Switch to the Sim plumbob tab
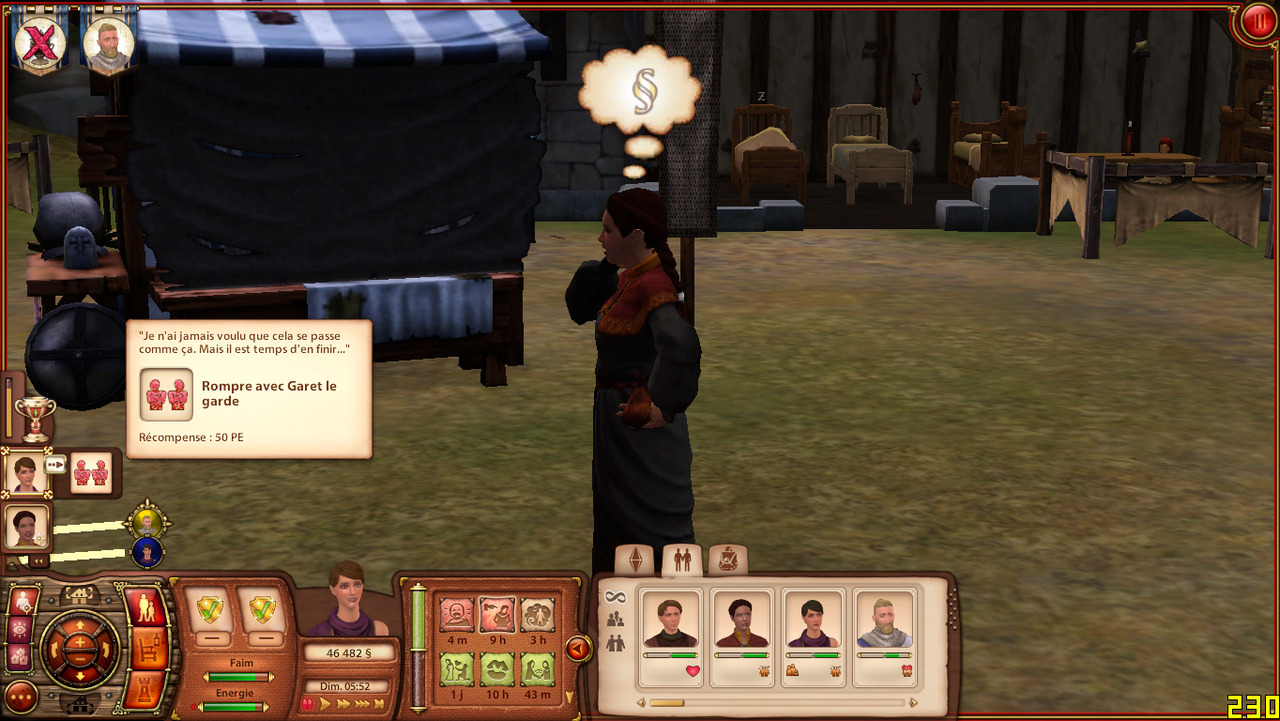Image resolution: width=1280 pixels, height=721 pixels. click(634, 561)
